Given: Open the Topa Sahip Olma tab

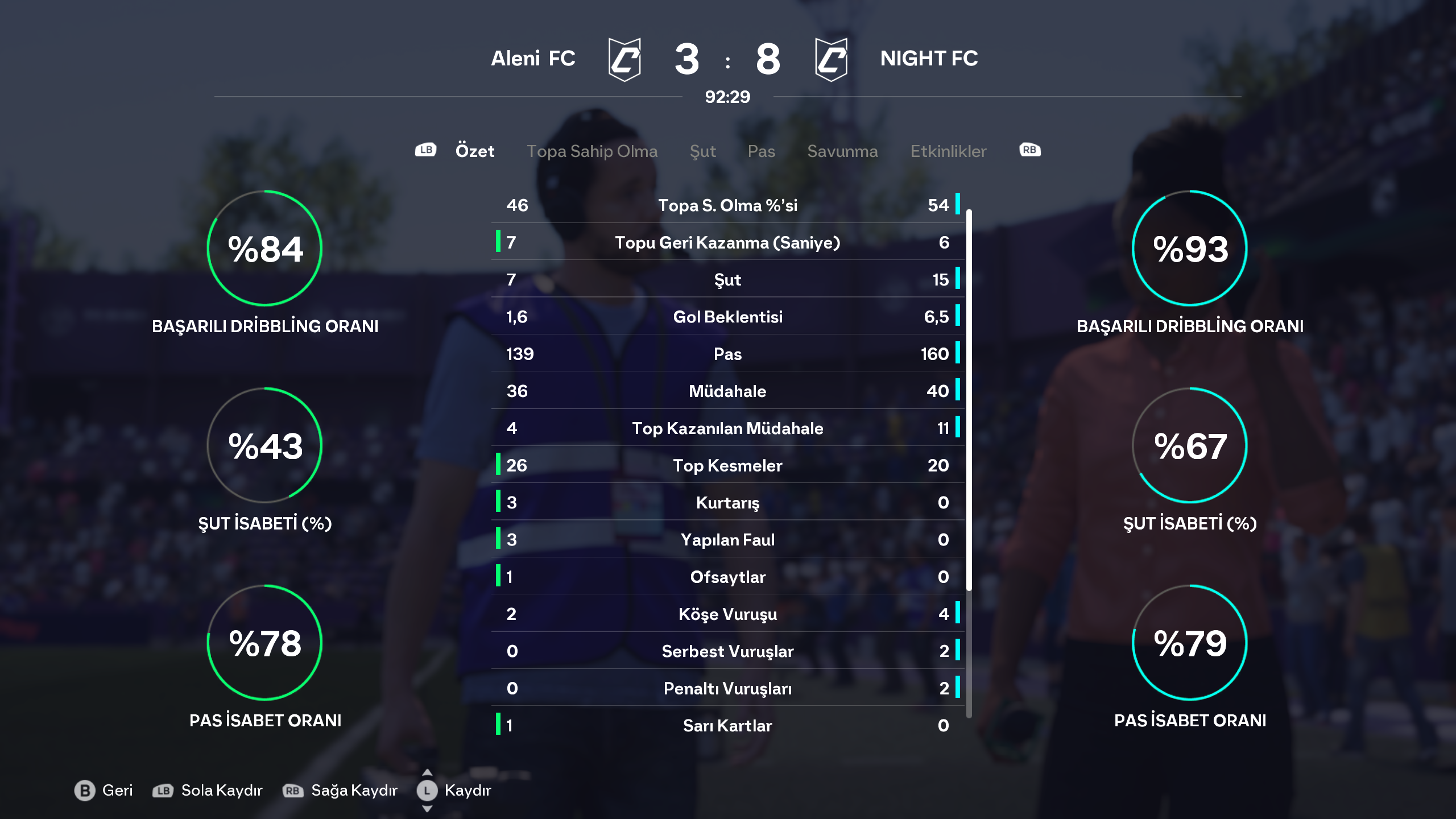Looking at the screenshot, I should pyautogui.click(x=591, y=151).
